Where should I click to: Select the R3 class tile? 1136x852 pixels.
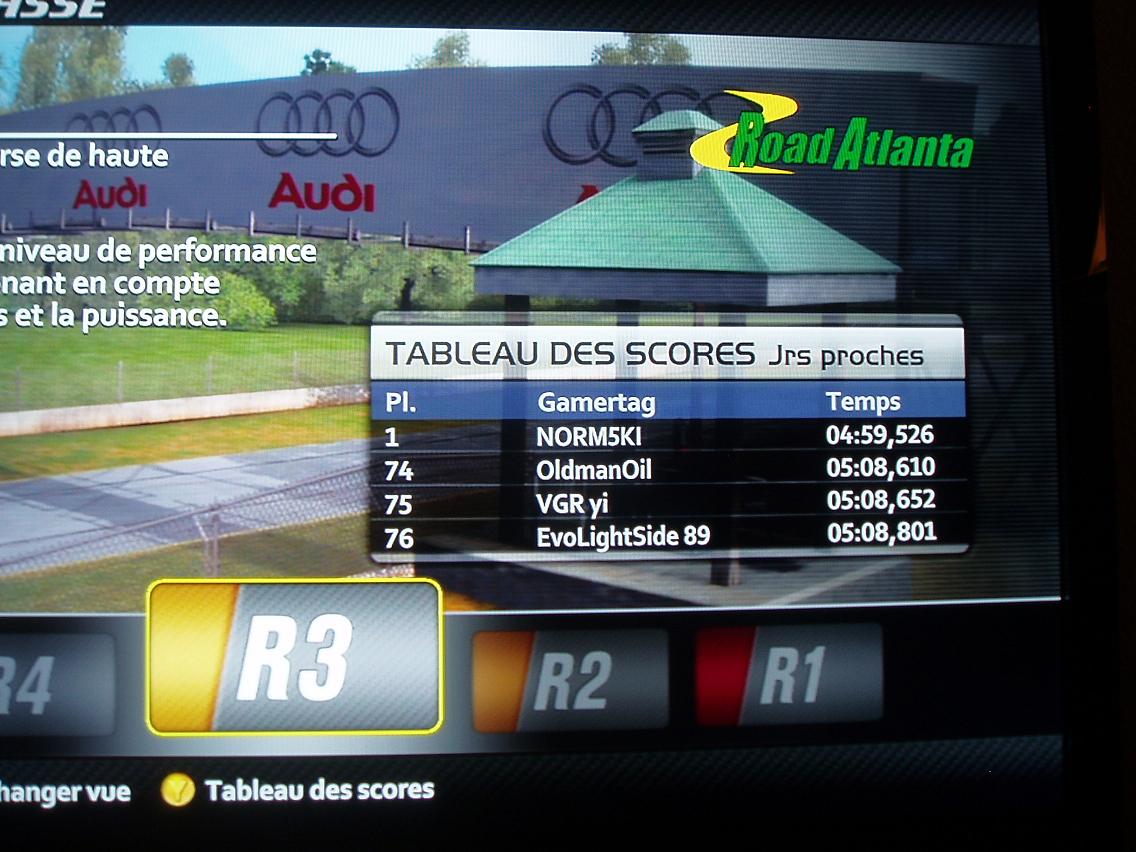point(294,656)
